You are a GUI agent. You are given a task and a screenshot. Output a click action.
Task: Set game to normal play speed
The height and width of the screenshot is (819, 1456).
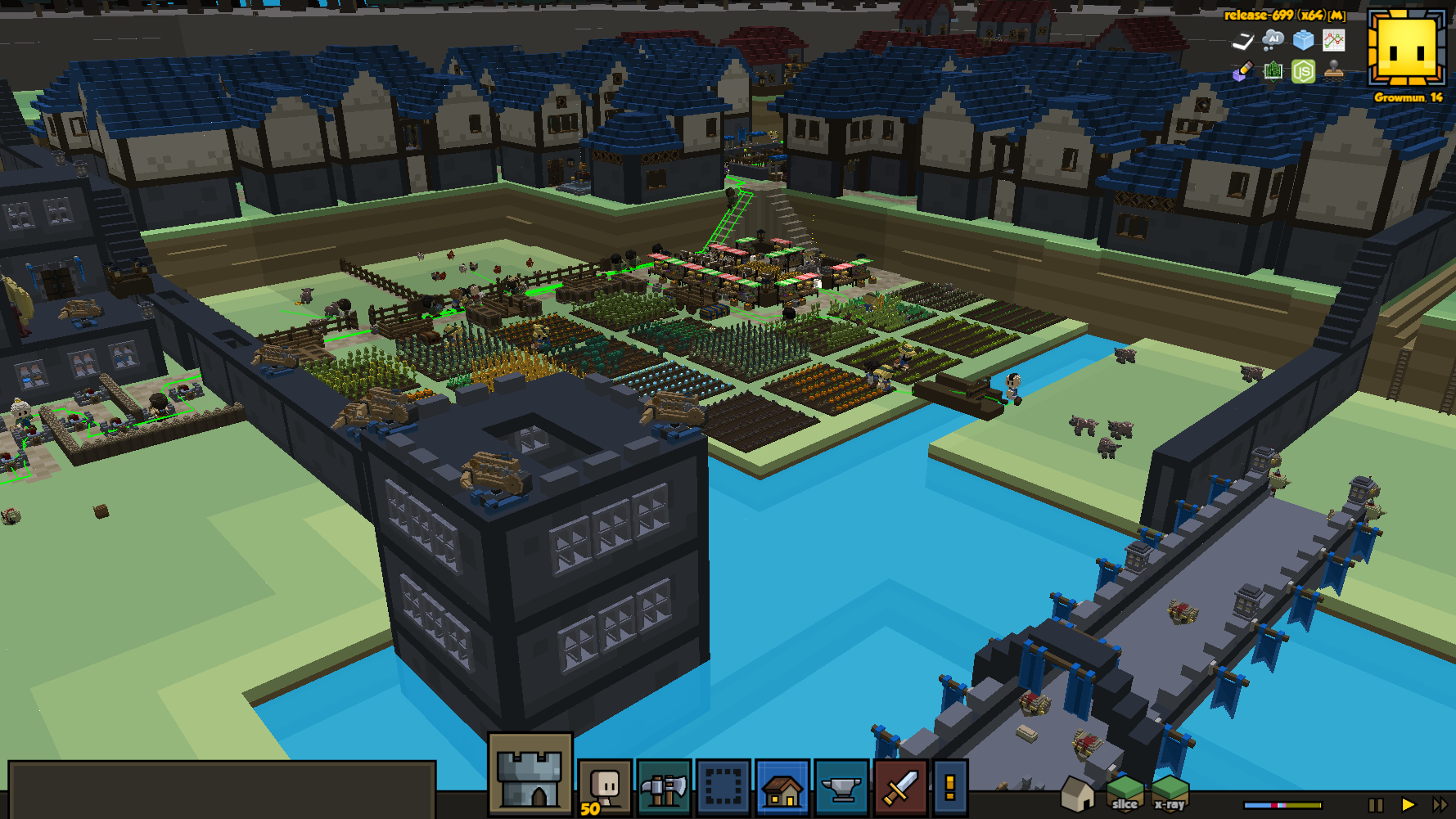(1408, 805)
